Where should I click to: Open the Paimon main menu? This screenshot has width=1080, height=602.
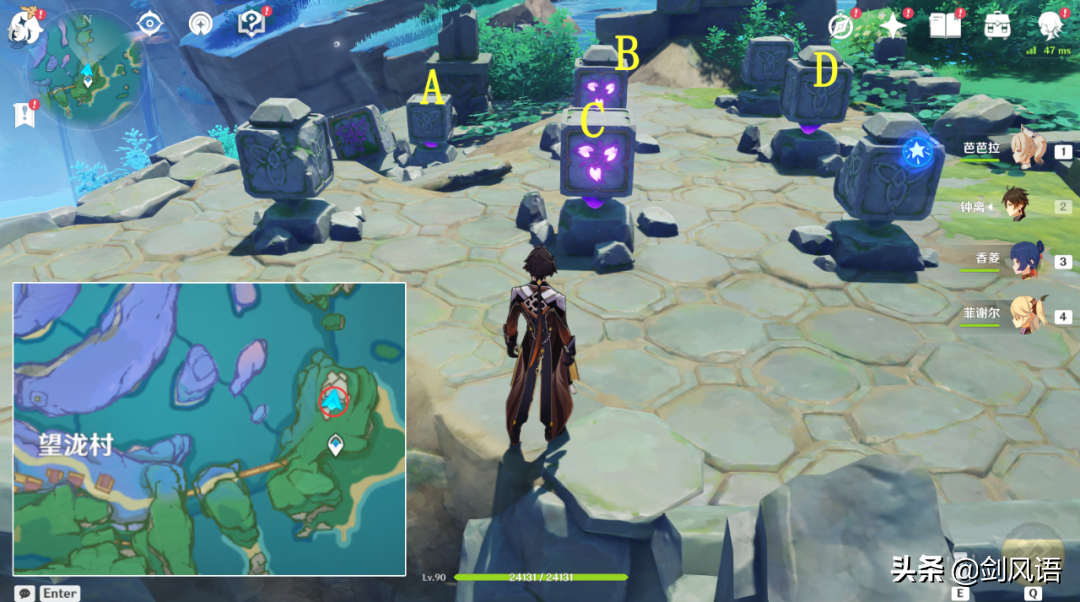pos(22,26)
